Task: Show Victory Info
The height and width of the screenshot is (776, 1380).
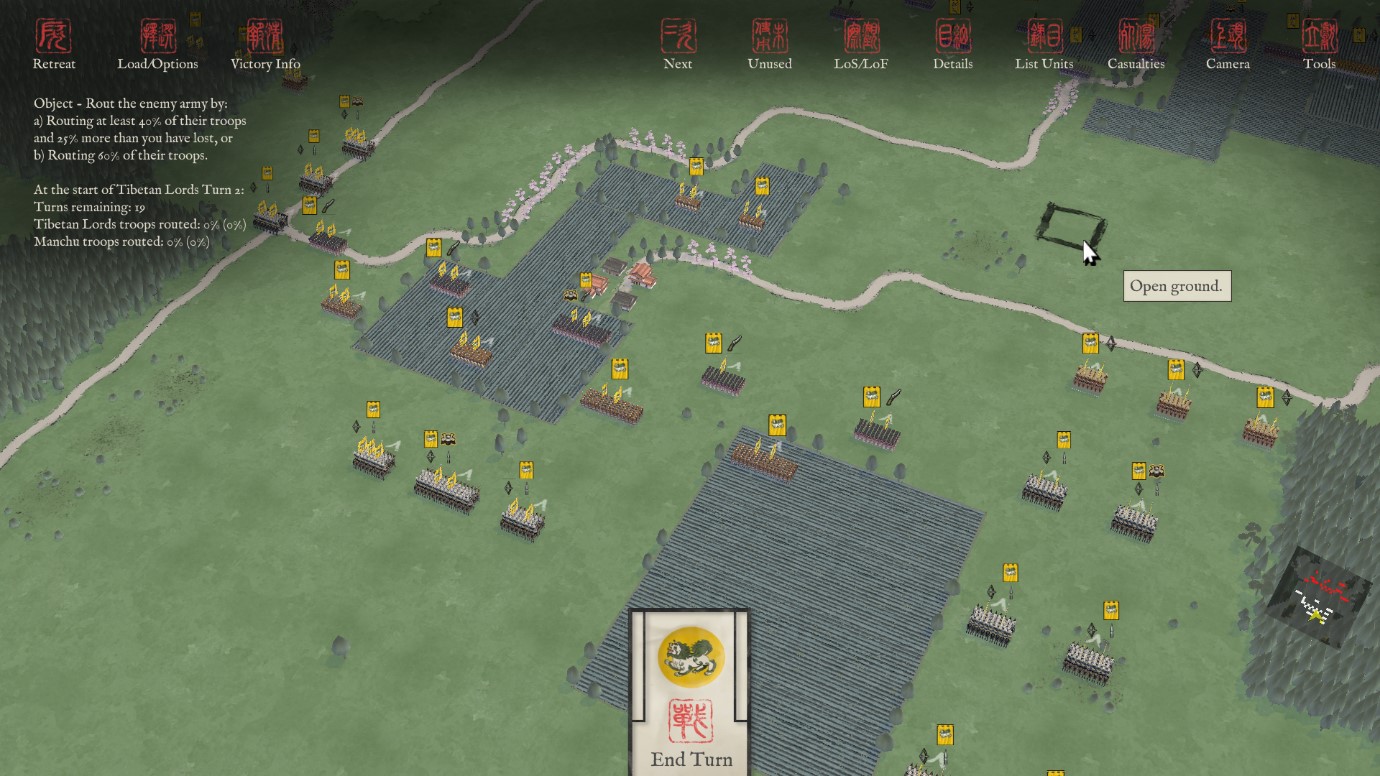Action: tap(265, 44)
